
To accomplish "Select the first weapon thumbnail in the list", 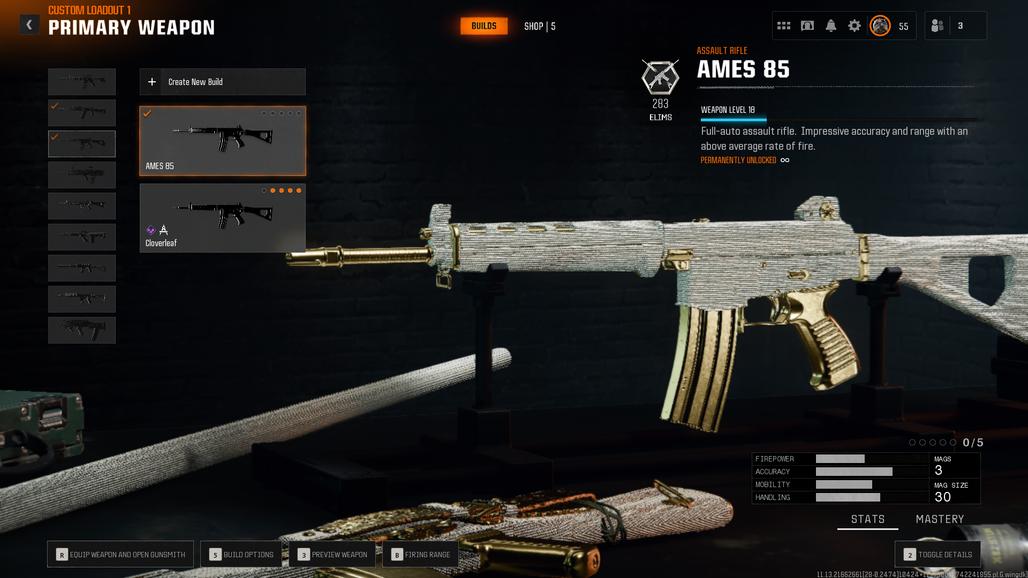I will tap(82, 81).
